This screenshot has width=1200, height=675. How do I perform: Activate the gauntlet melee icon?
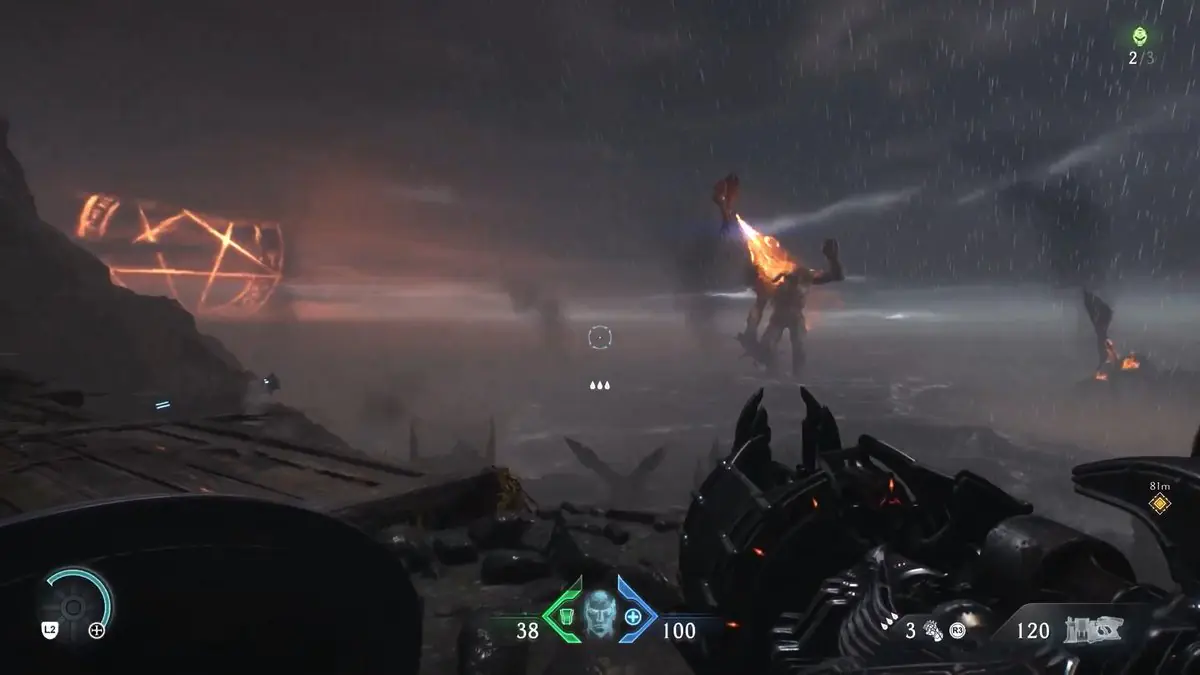pos(934,630)
